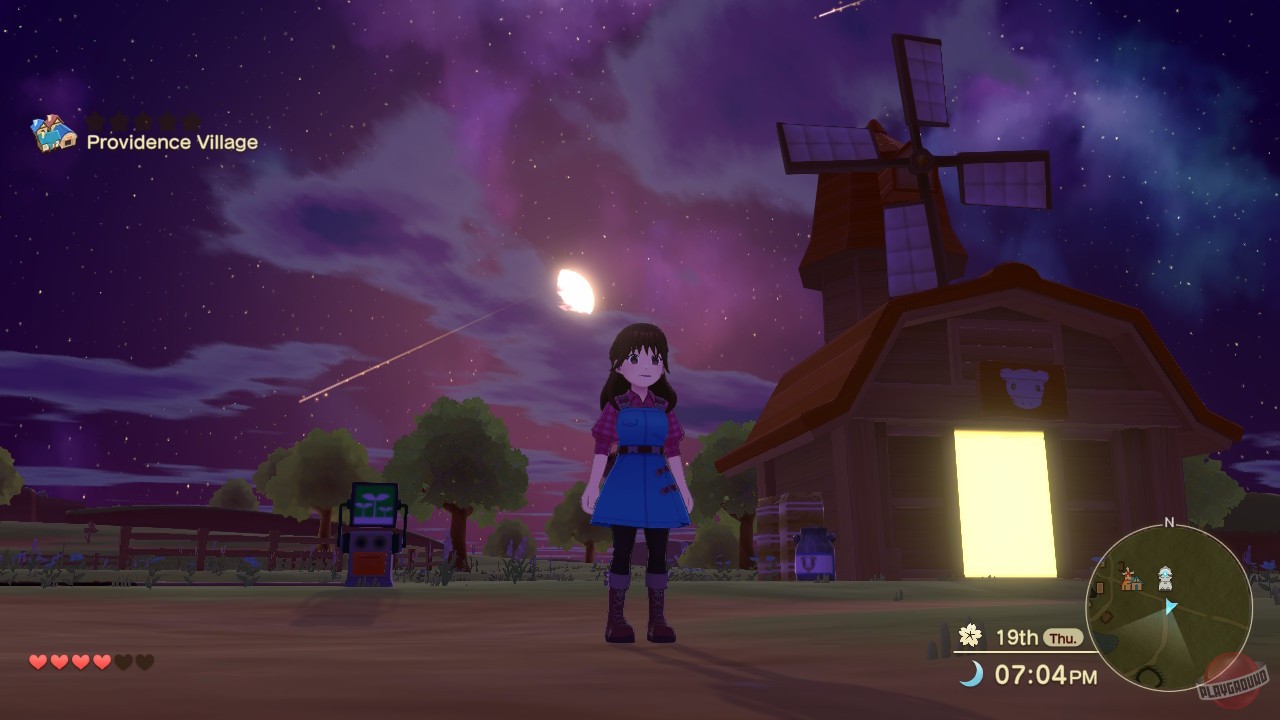Click the player direction arrow in the minimap
This screenshot has height=720, width=1280.
tap(1171, 607)
